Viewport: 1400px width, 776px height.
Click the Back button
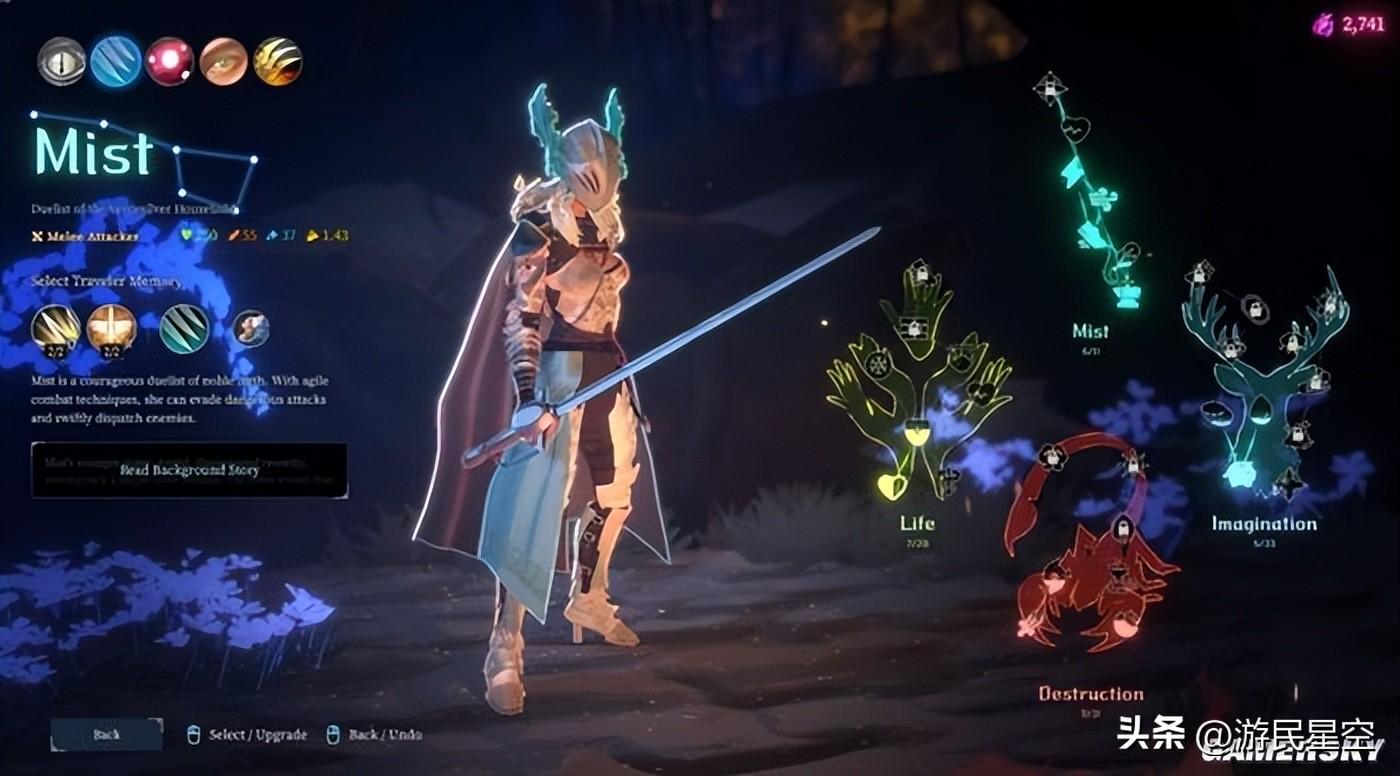[106, 734]
